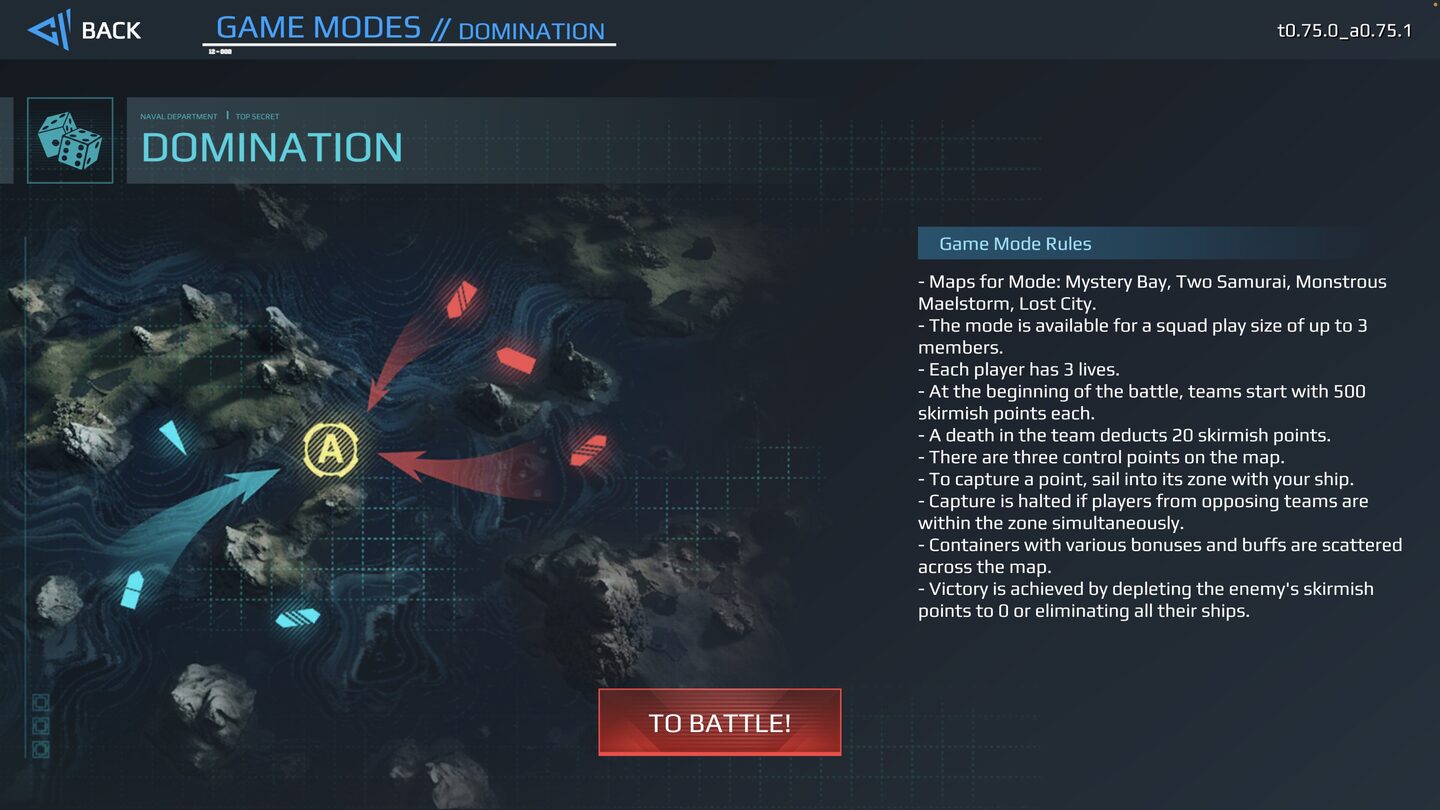1440x810 pixels.
Task: Click the version number t0.75.0_a0.75.1
Action: tap(1345, 31)
